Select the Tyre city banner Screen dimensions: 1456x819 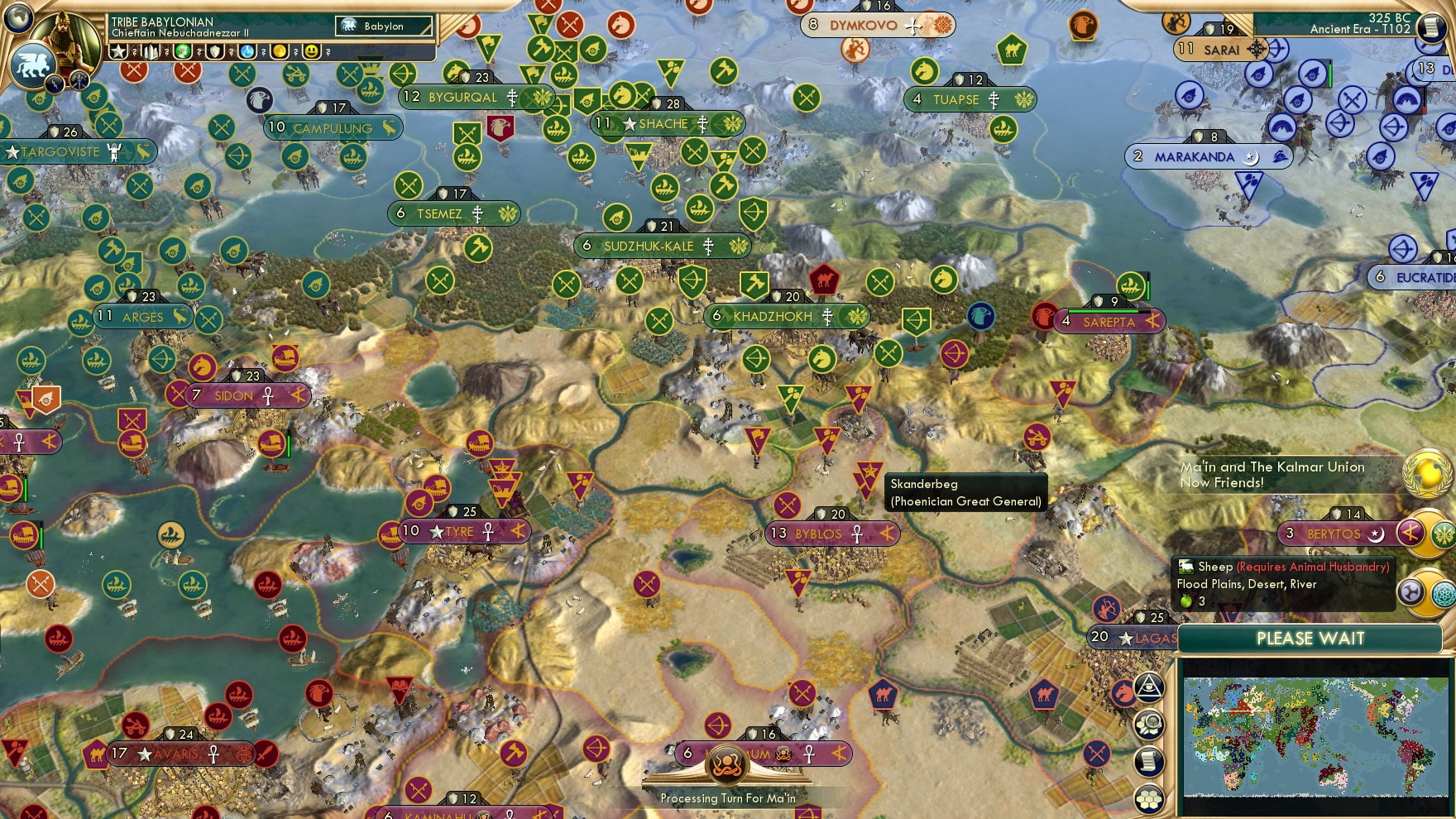point(459,532)
